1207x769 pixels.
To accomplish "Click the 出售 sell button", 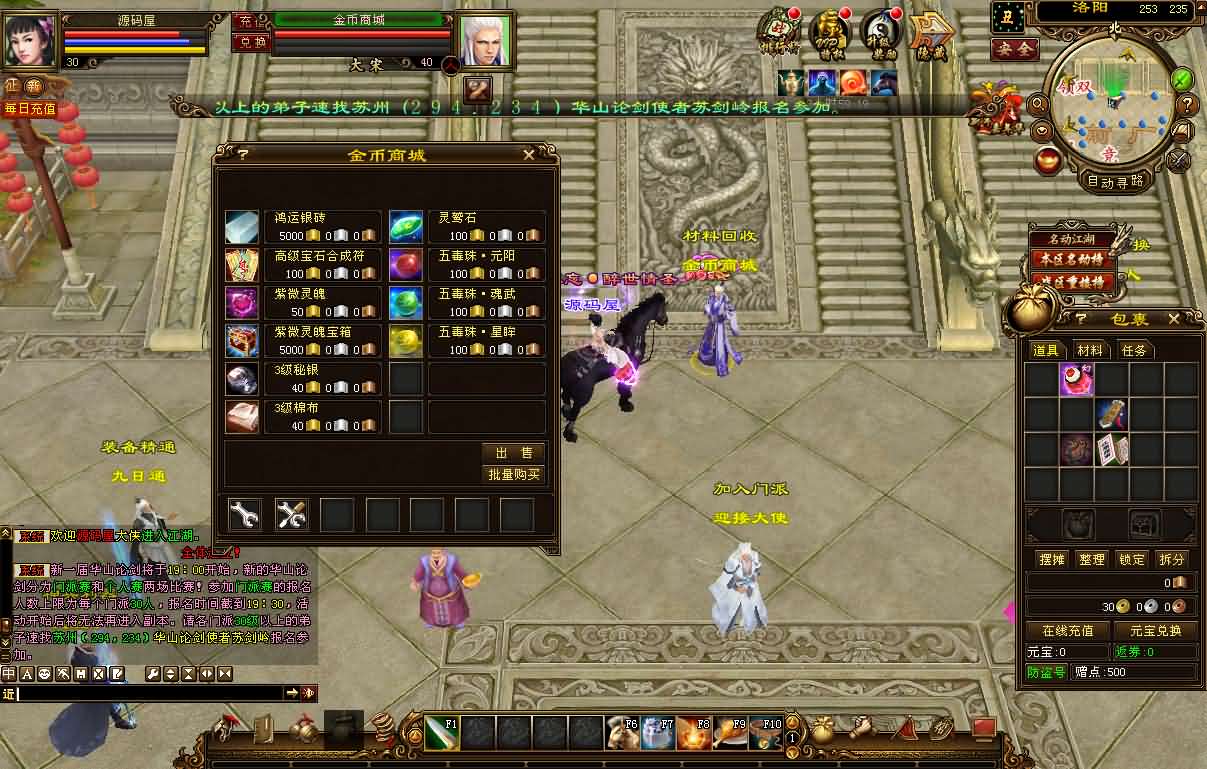I will click(513, 453).
